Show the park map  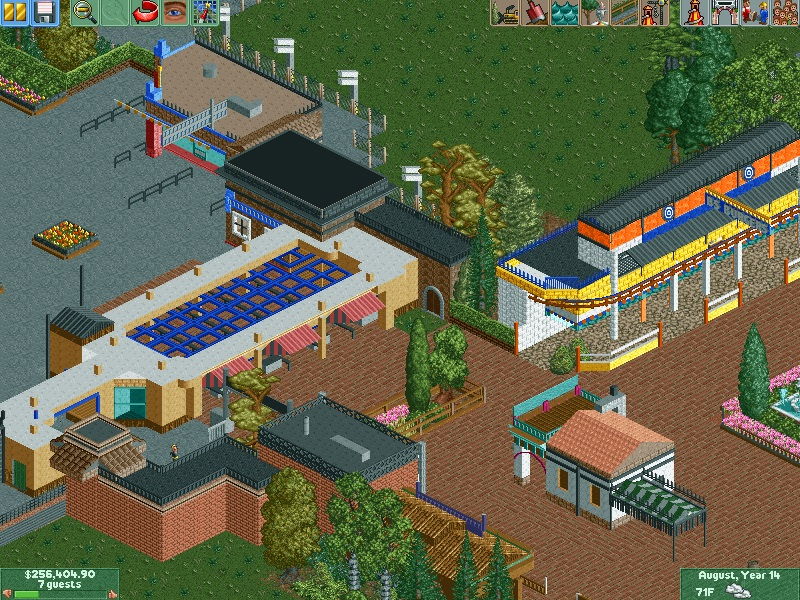[205, 12]
